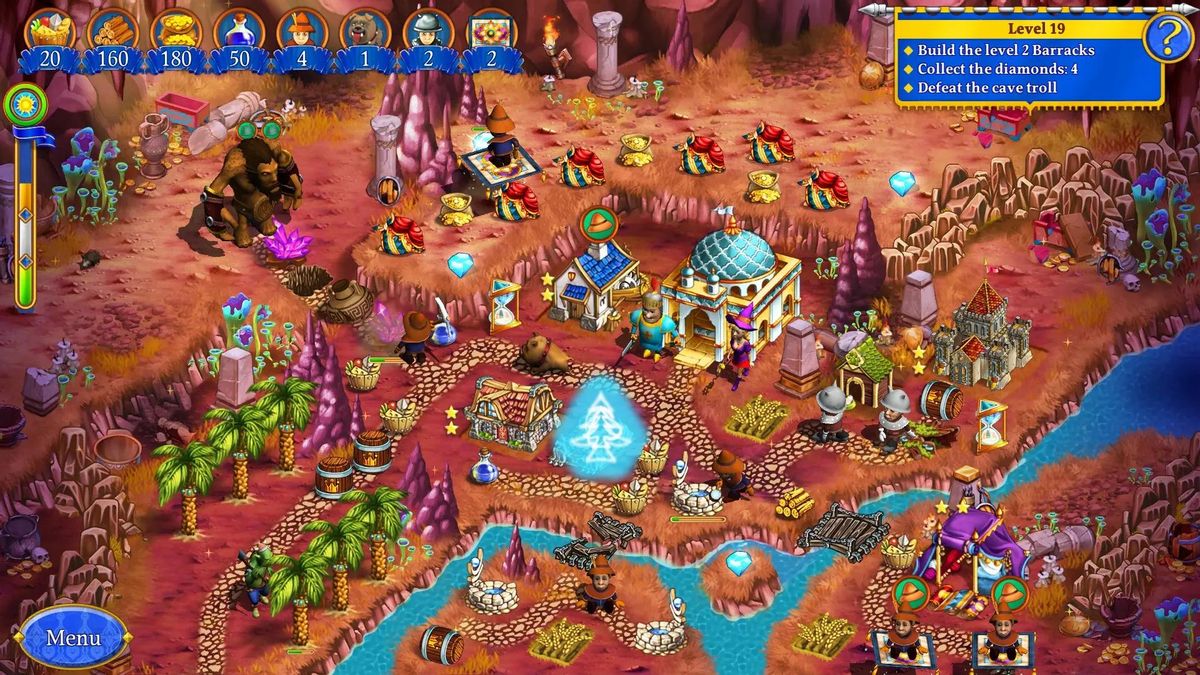This screenshot has height=675, width=1200.
Task: Click the question mark help button
Action: (x=1164, y=39)
